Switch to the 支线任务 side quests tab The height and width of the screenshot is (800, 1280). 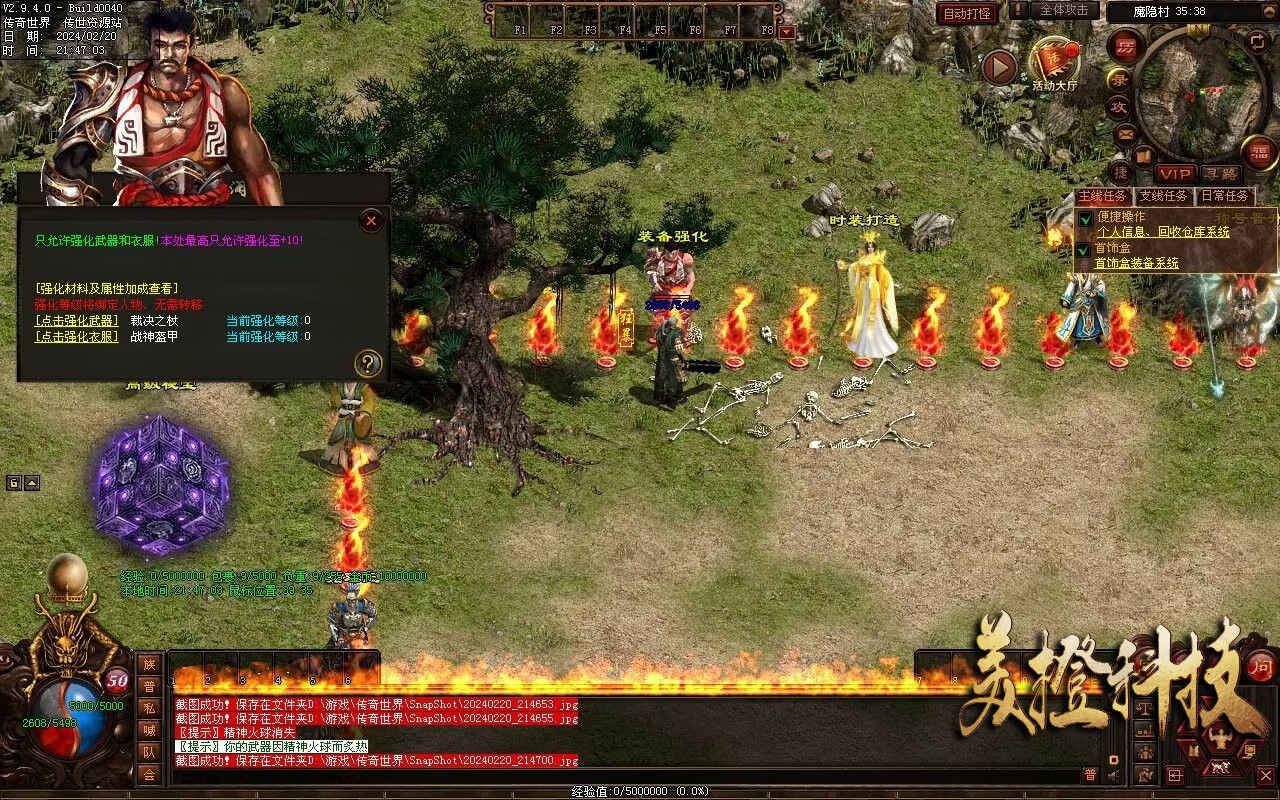coord(1165,197)
